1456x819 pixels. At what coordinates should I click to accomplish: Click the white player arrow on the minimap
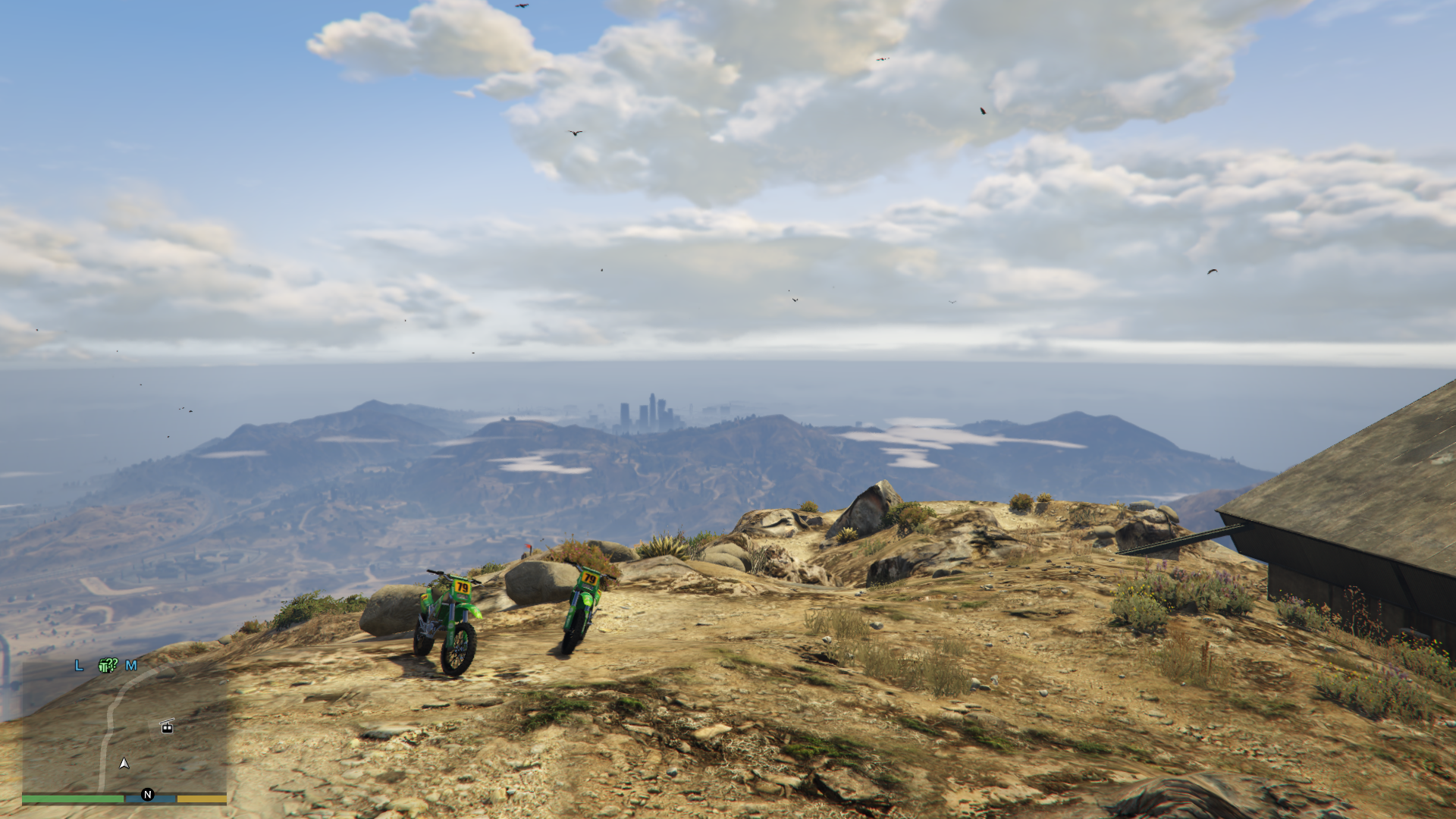point(124,763)
